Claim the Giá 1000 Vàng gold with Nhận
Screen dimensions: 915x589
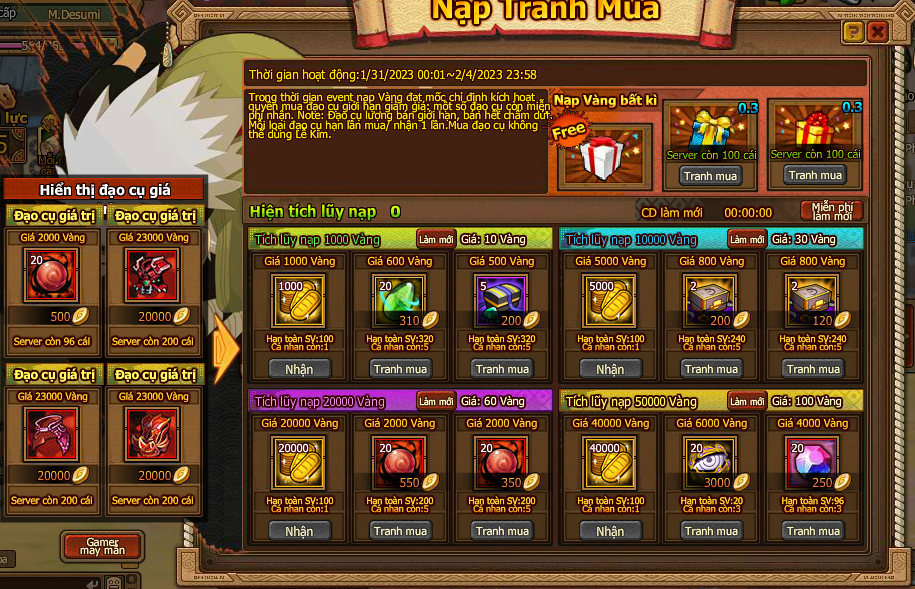pyautogui.click(x=299, y=369)
